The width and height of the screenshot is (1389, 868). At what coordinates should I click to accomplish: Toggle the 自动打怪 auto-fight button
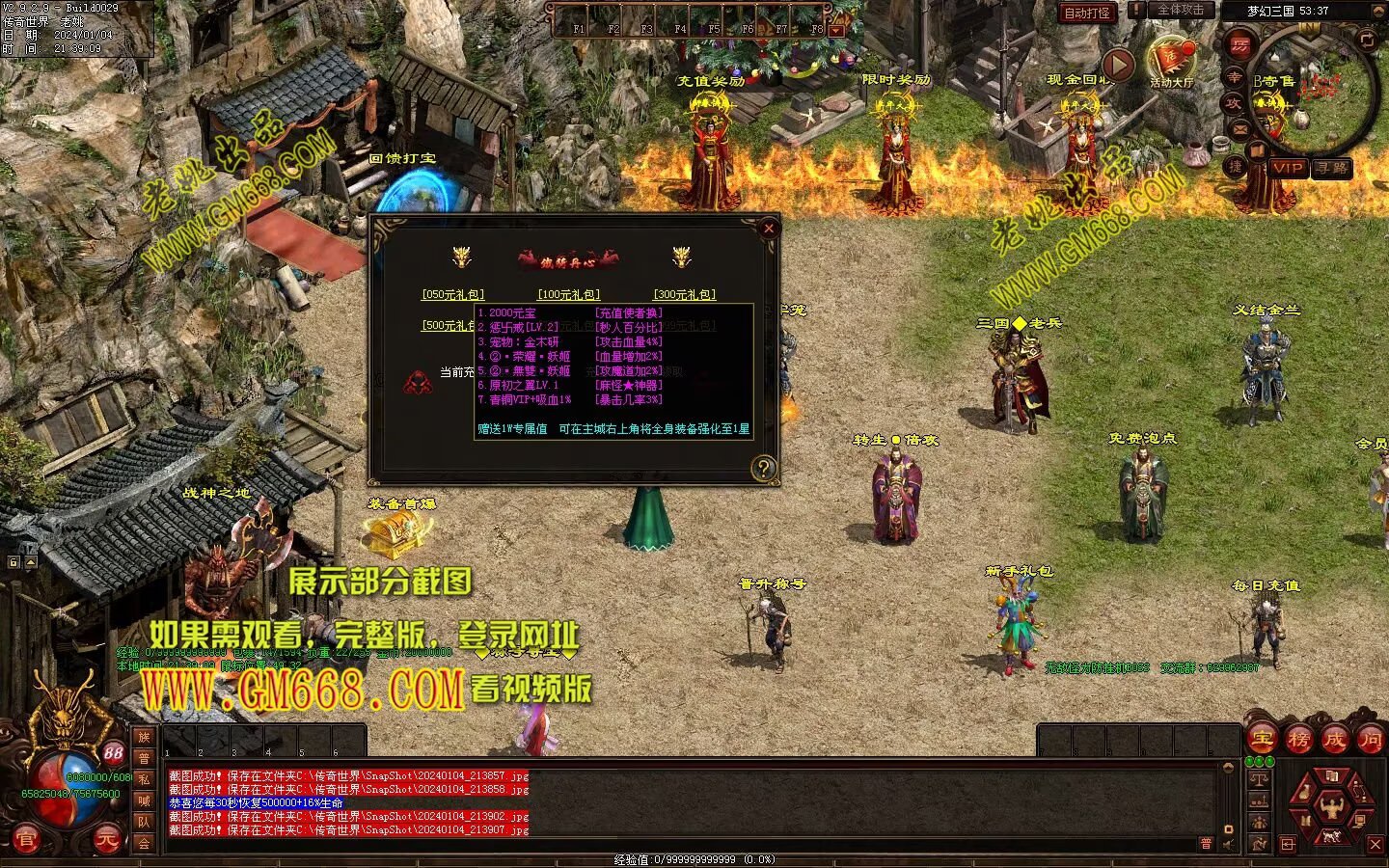tap(1087, 13)
